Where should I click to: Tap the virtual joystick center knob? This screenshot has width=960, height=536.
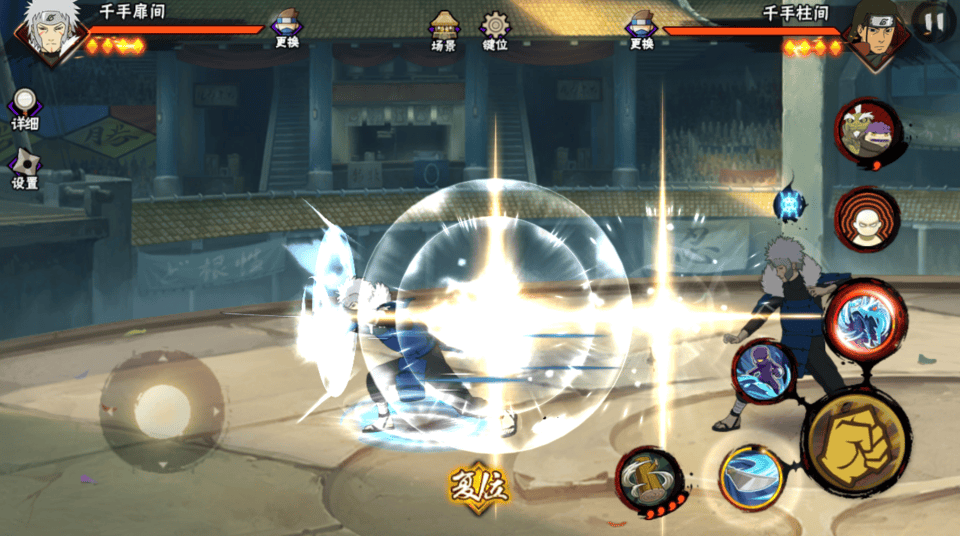[162, 408]
